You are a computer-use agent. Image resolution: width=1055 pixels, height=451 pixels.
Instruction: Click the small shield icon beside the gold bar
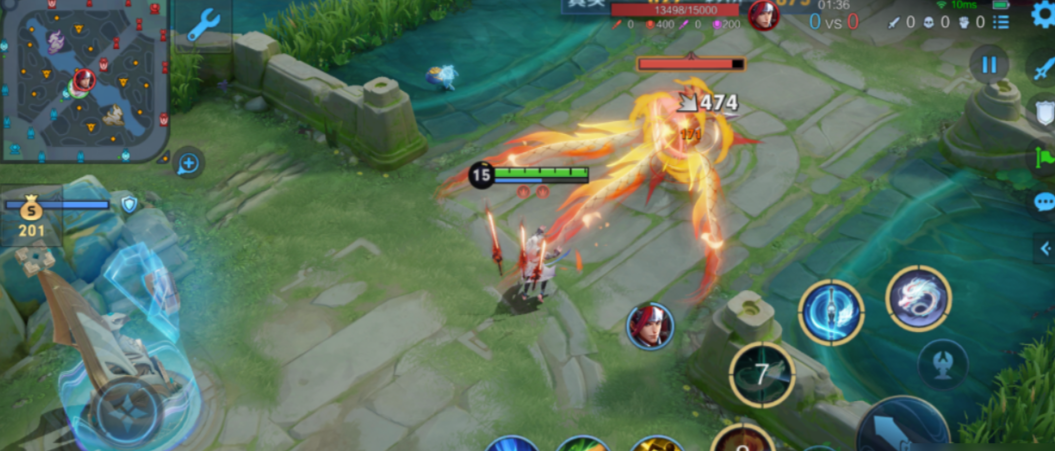[x=128, y=205]
